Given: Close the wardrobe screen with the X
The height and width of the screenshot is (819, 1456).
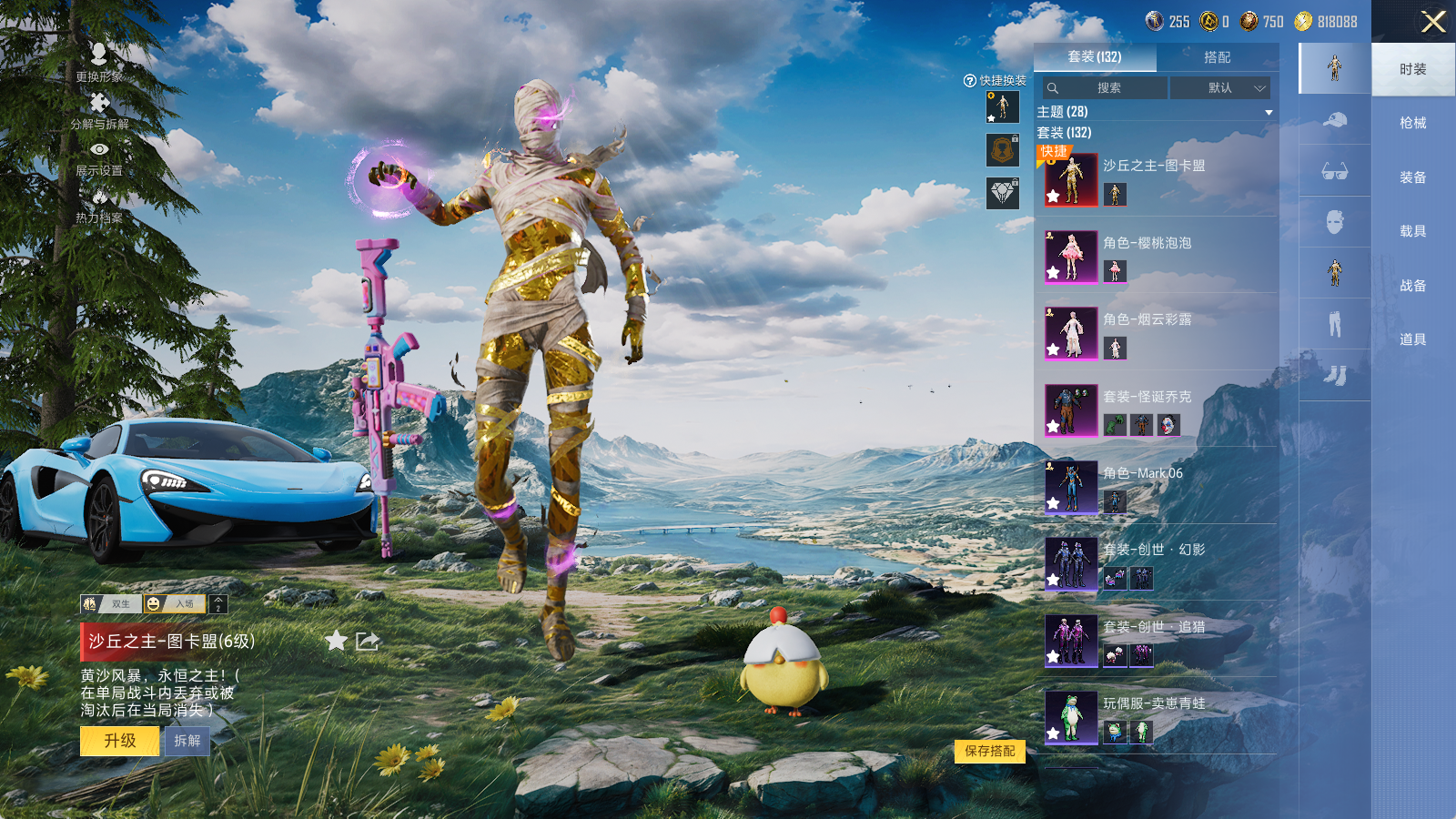Looking at the screenshot, I should click(1432, 22).
